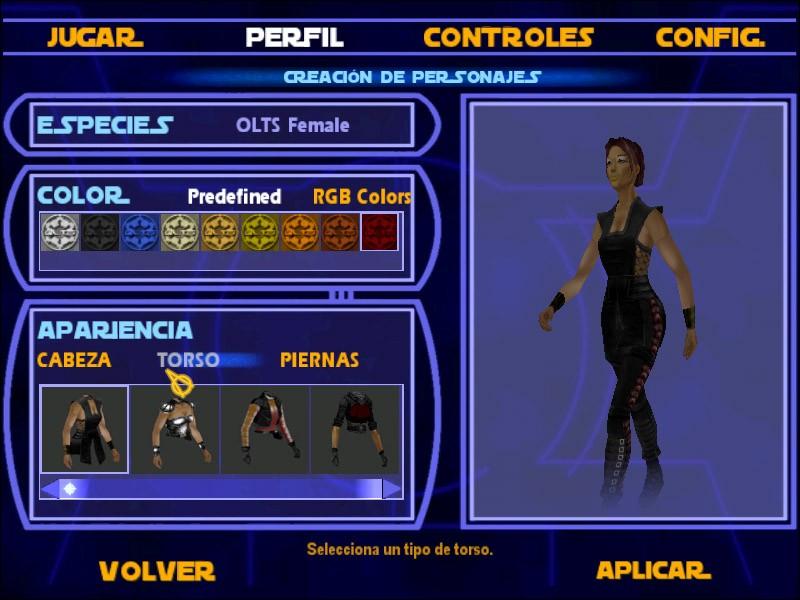Choose the black sleeveless vest torso
Image resolution: width=800 pixels, height=600 pixels.
(x=85, y=430)
